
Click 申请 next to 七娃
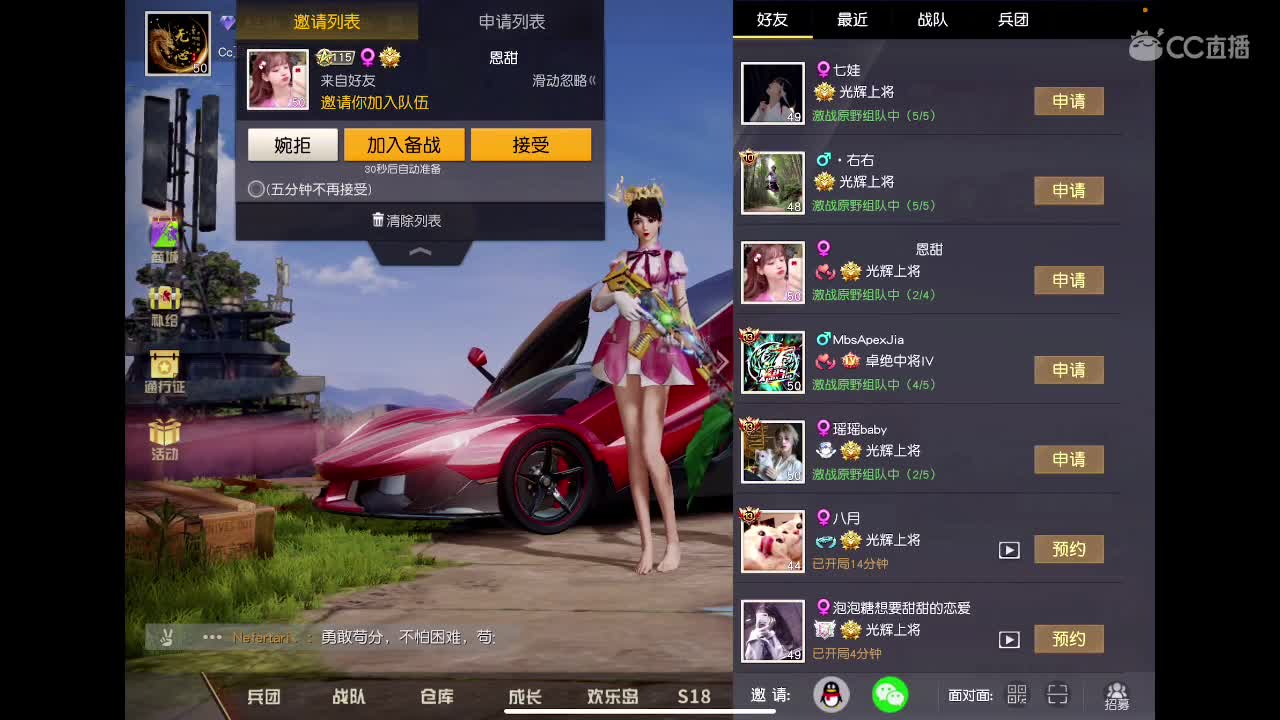pyautogui.click(x=1069, y=101)
